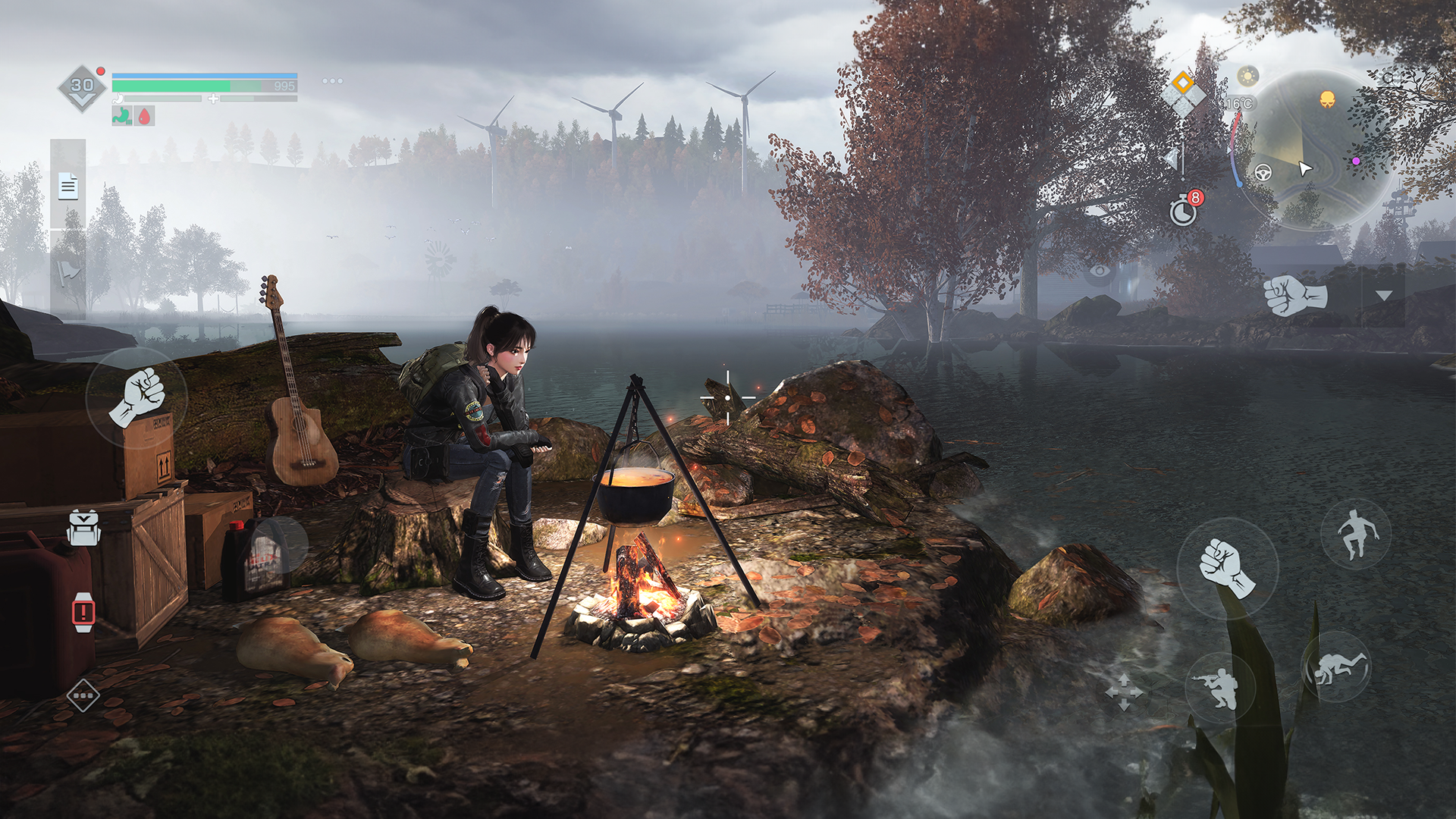Tap the 16°C temperature display

pyautogui.click(x=1240, y=103)
